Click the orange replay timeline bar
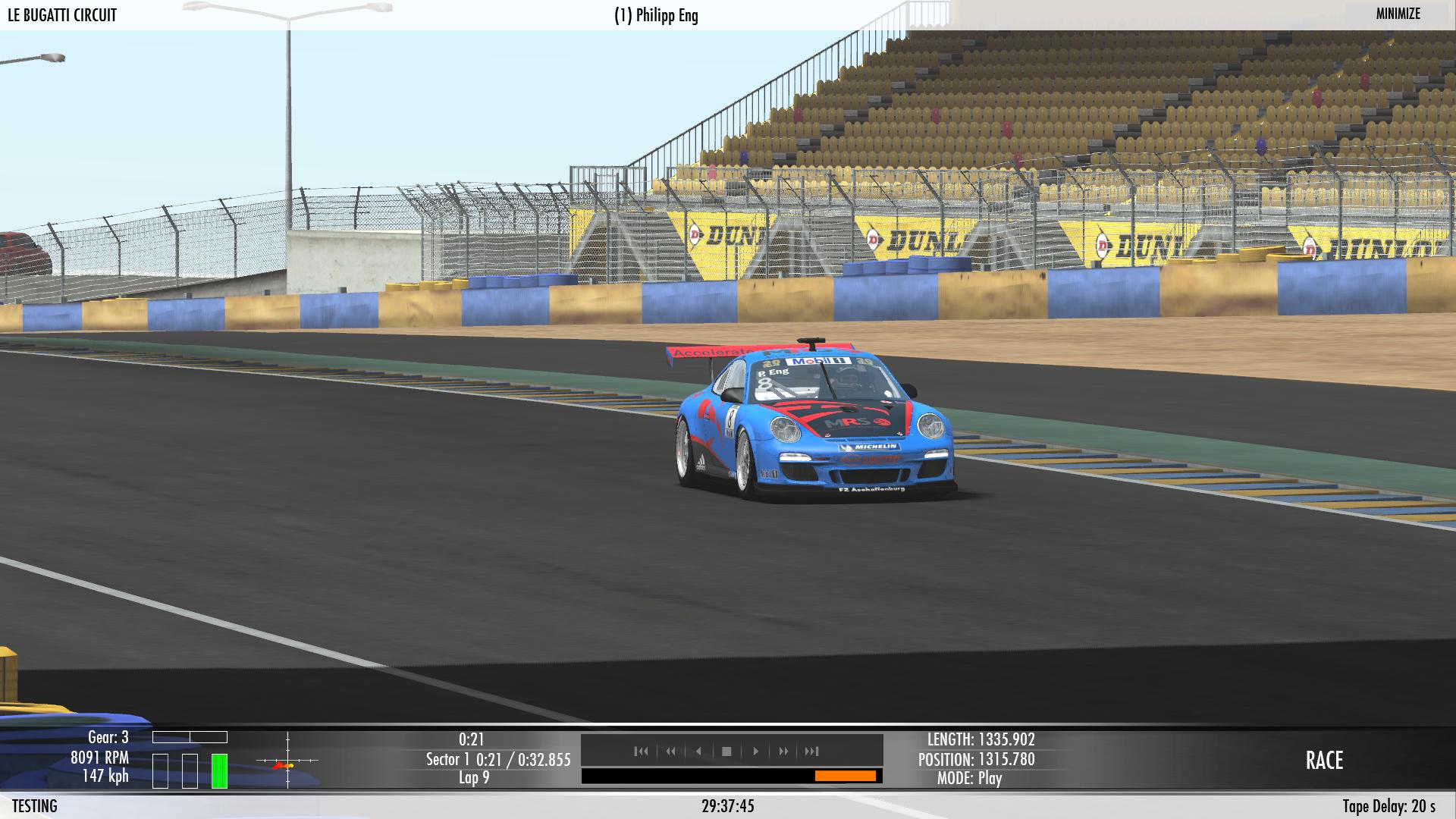 [845, 776]
